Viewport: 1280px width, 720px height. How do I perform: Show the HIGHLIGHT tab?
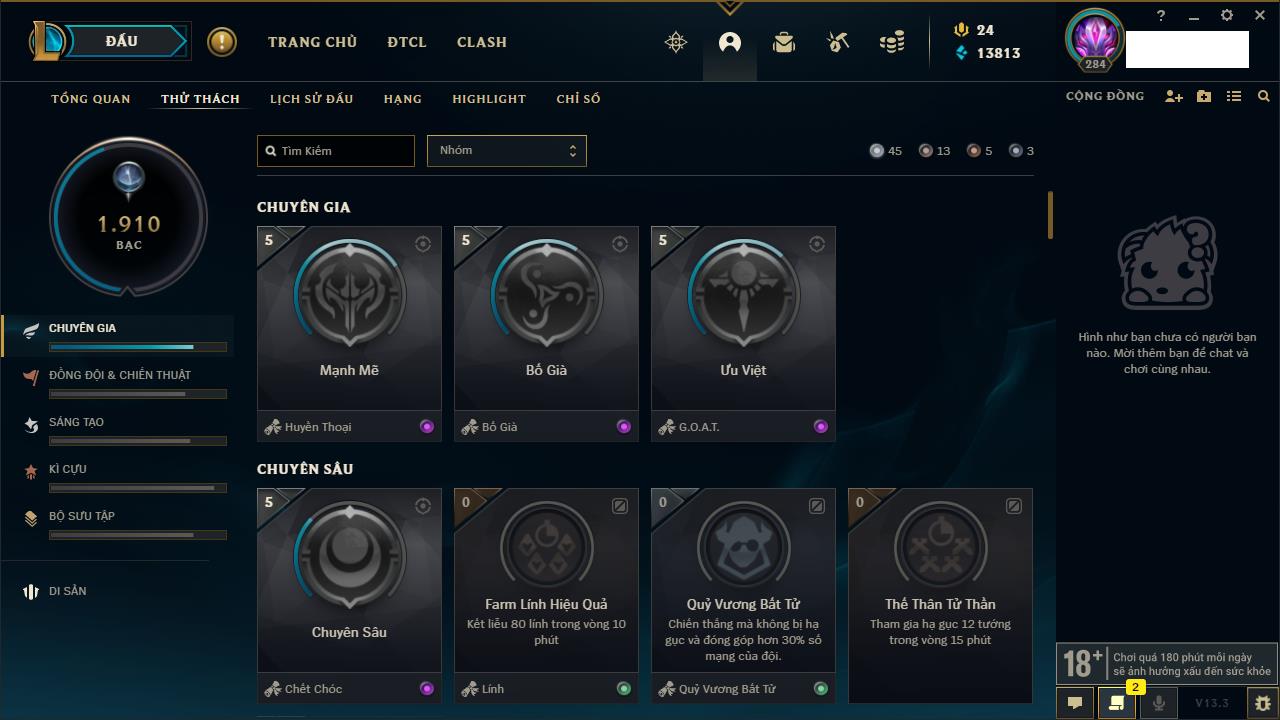[x=489, y=99]
